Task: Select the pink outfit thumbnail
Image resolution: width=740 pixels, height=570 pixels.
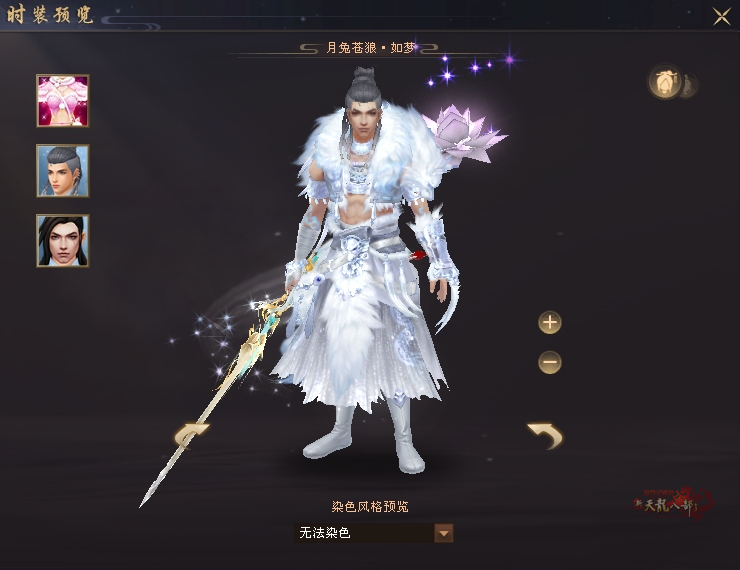Action: click(x=63, y=100)
